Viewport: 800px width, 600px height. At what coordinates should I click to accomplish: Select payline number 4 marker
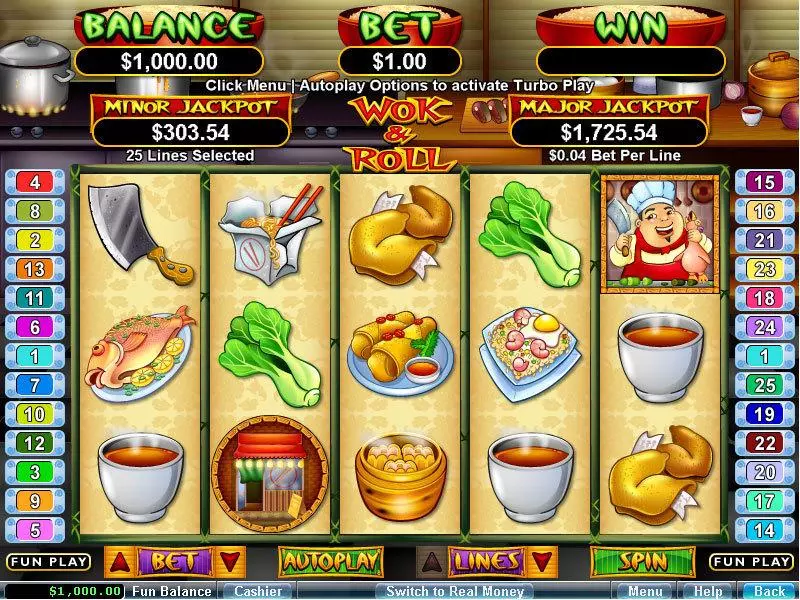pos(35,183)
